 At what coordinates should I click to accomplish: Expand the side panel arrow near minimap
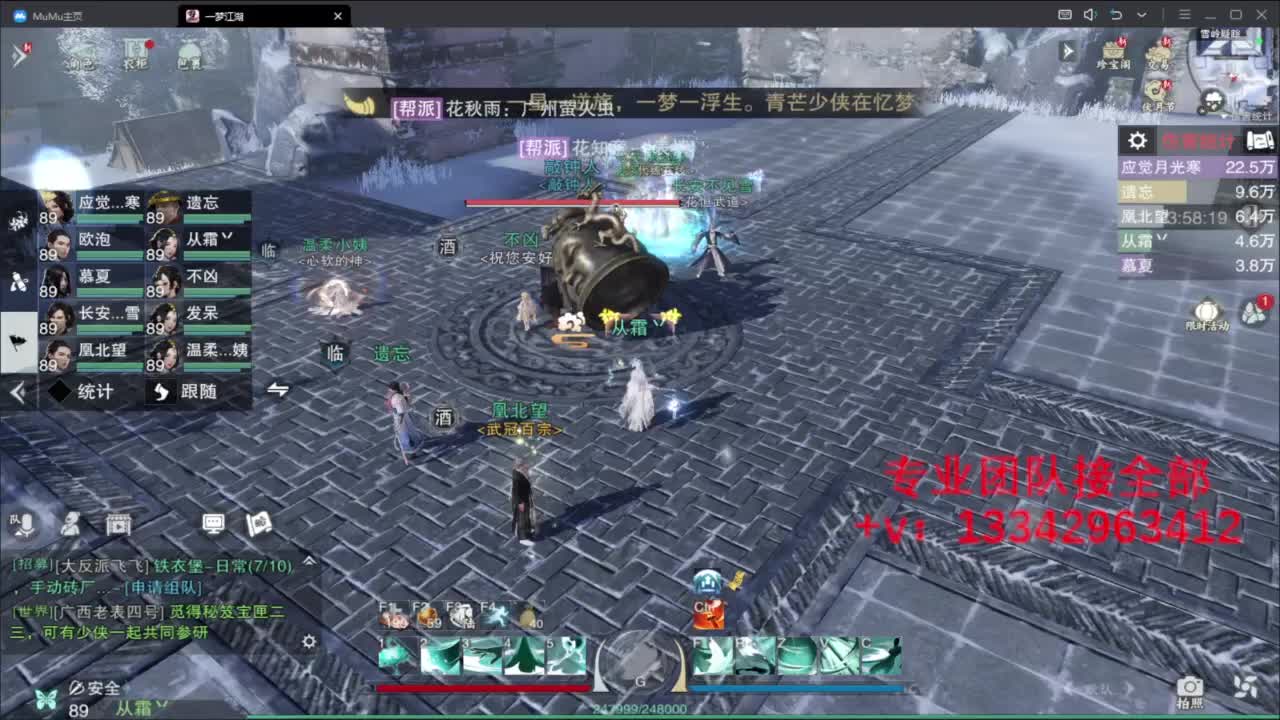coord(1070,52)
